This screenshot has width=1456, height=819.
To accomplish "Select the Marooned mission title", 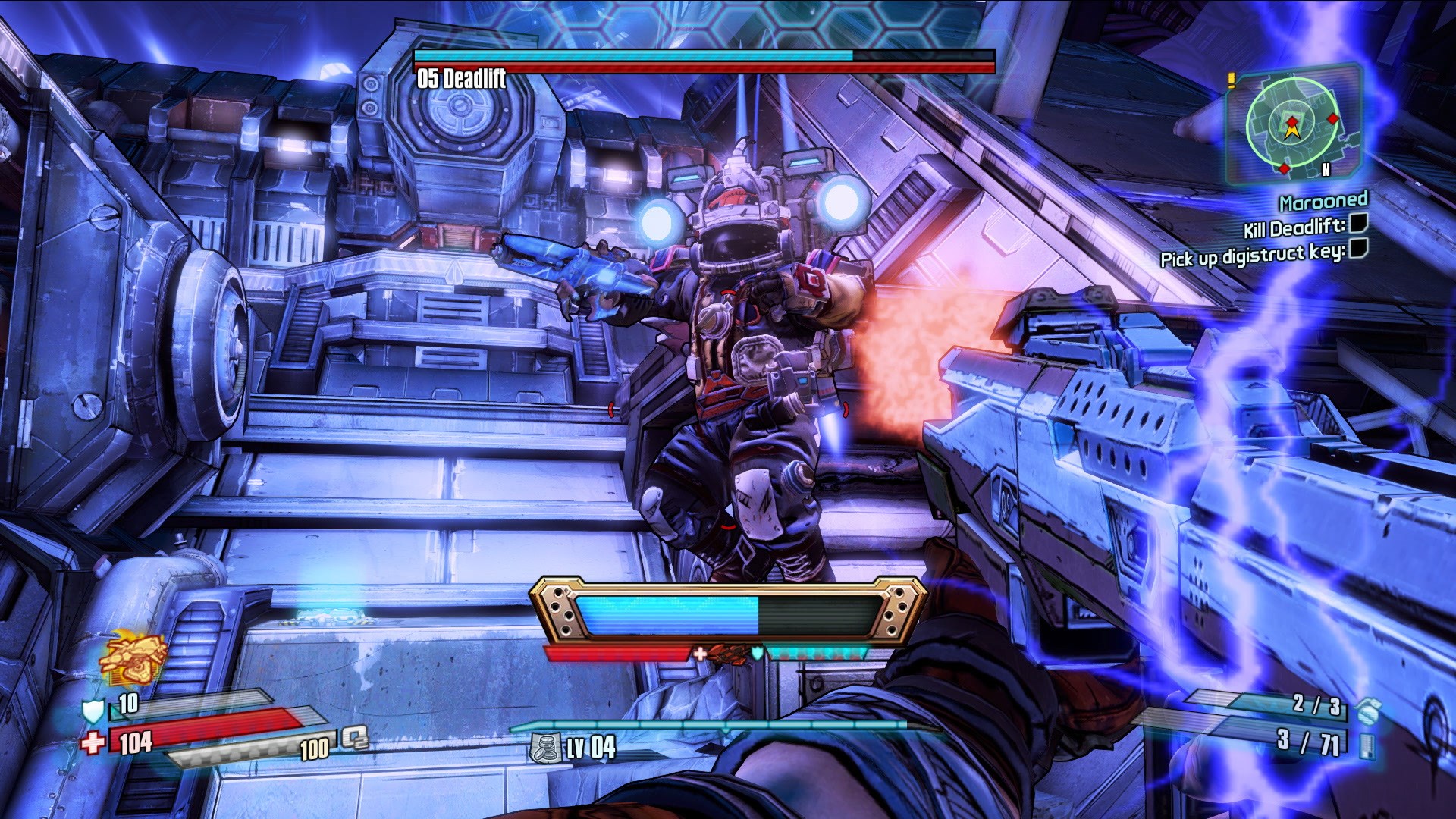I will coord(1323,203).
